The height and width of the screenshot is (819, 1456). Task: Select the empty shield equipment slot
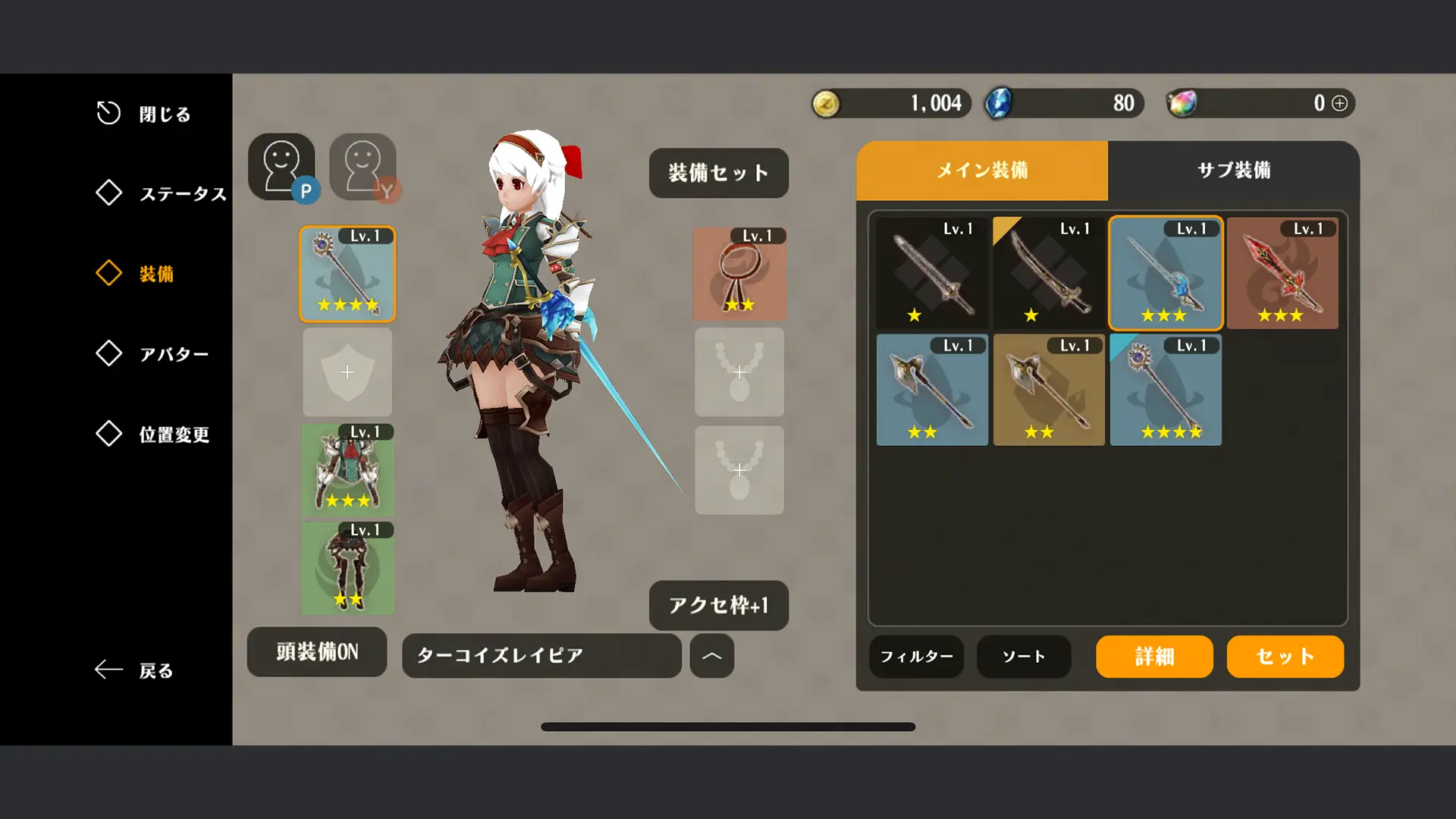pyautogui.click(x=347, y=372)
